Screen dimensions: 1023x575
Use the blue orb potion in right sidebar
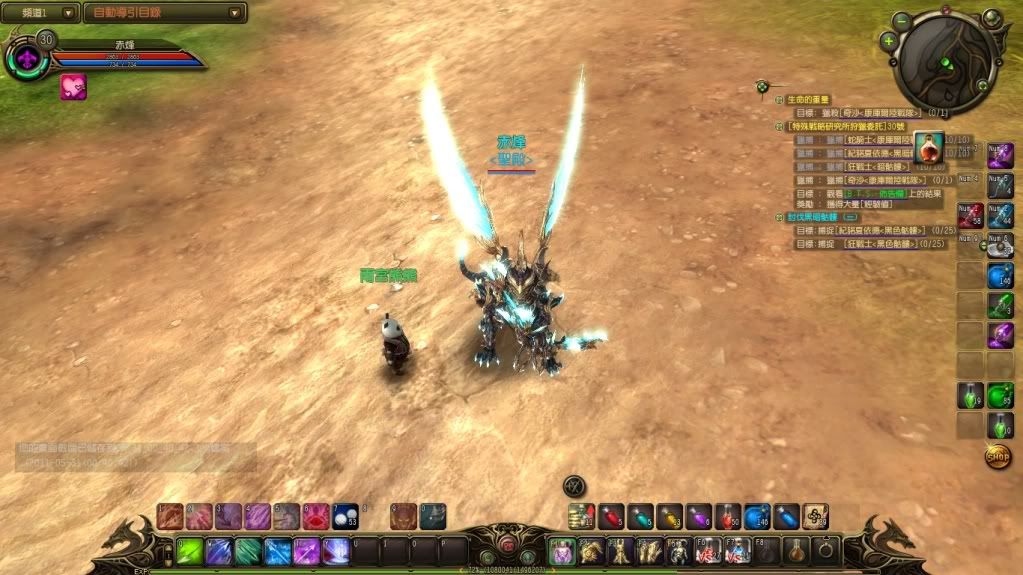[1000, 275]
